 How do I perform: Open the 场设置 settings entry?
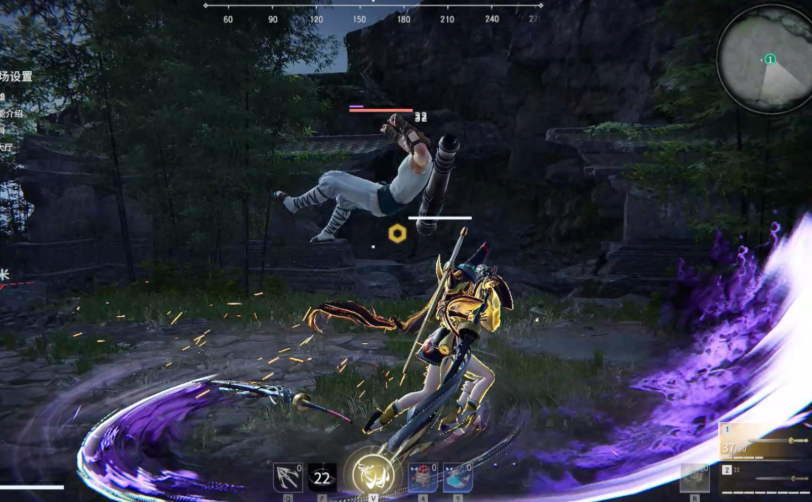tap(16, 76)
